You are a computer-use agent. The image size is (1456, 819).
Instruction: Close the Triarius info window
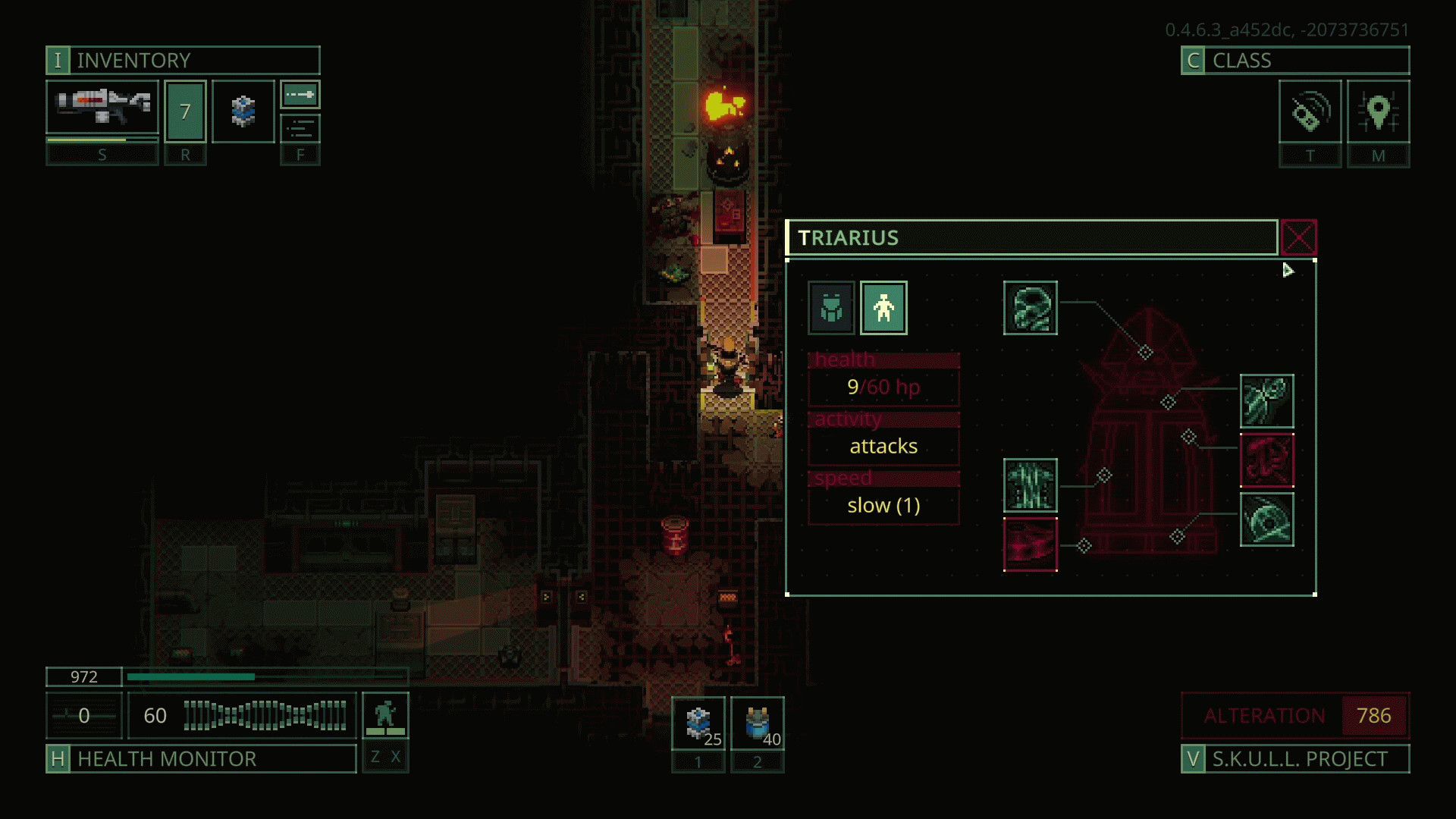point(1298,238)
